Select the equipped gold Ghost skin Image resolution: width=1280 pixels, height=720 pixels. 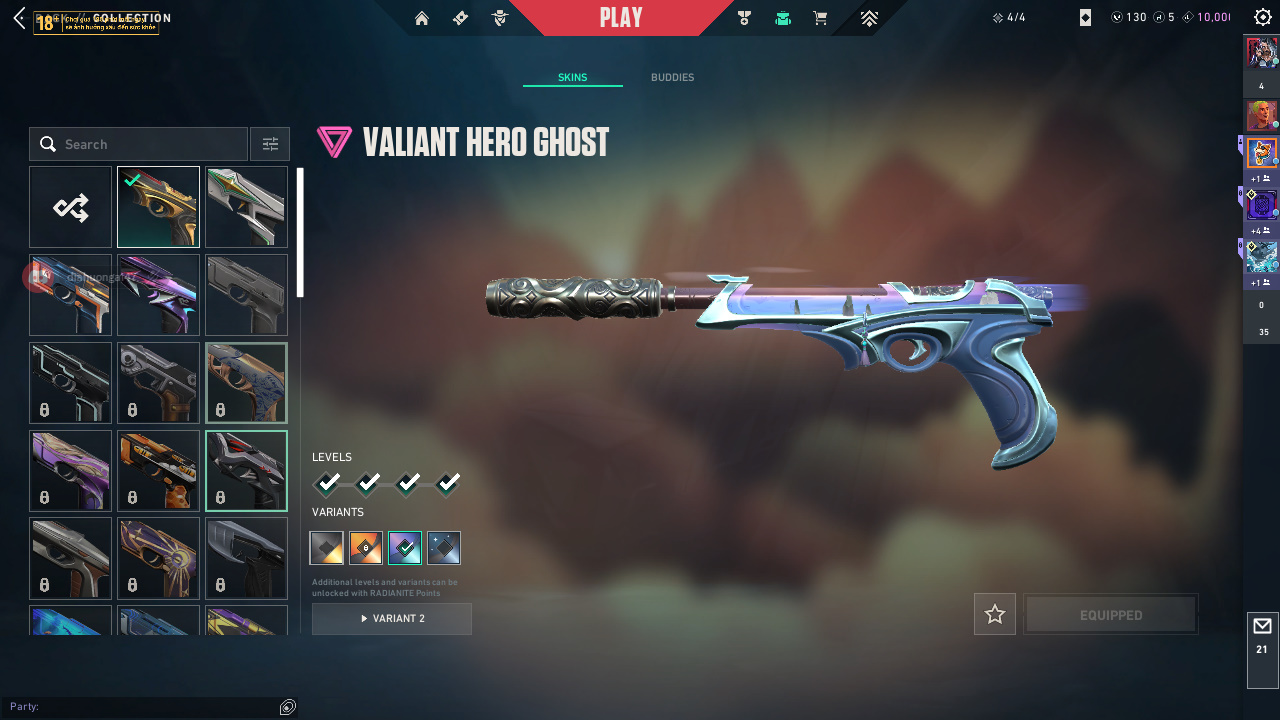tap(158, 207)
